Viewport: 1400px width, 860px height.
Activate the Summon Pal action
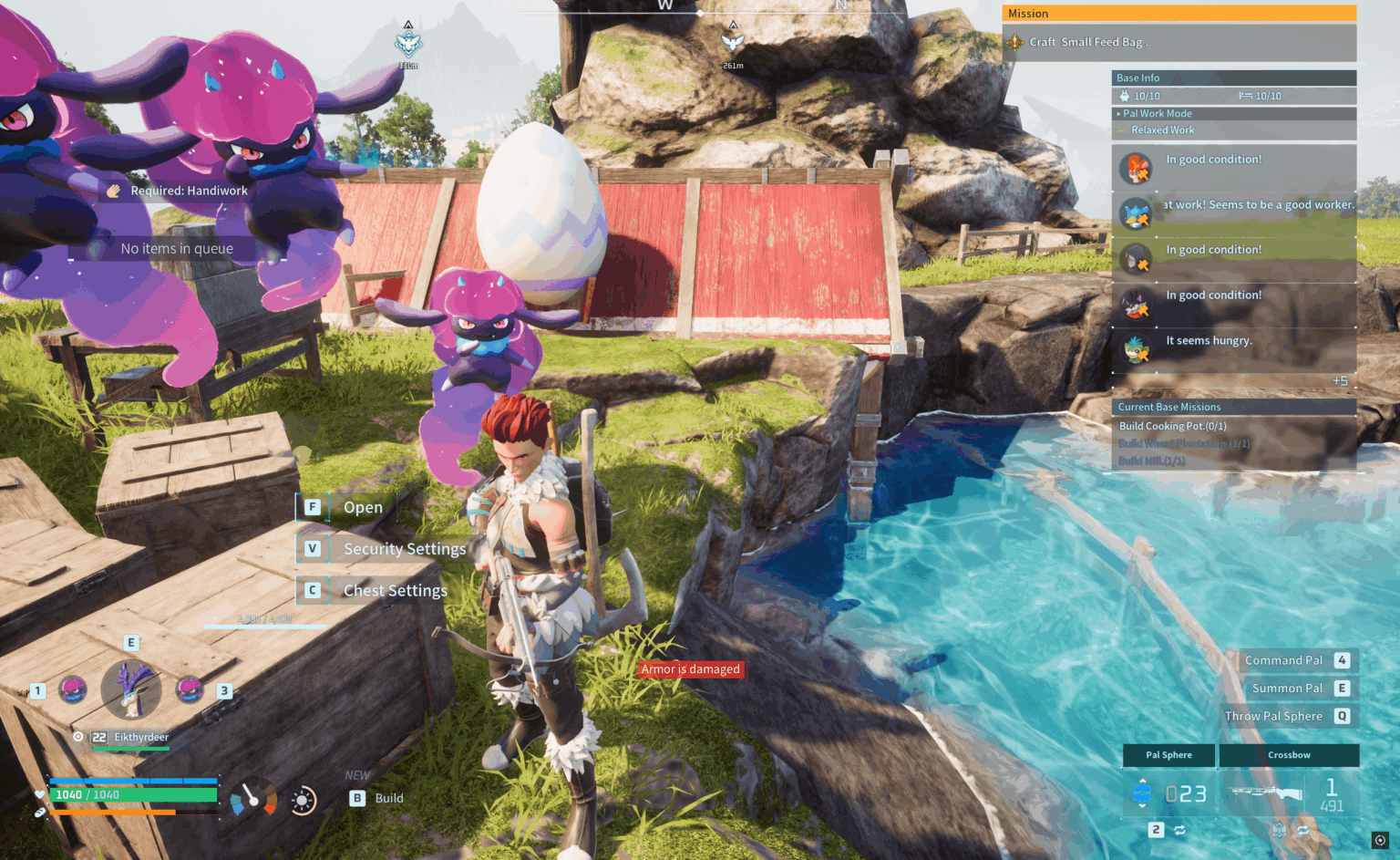1287,689
